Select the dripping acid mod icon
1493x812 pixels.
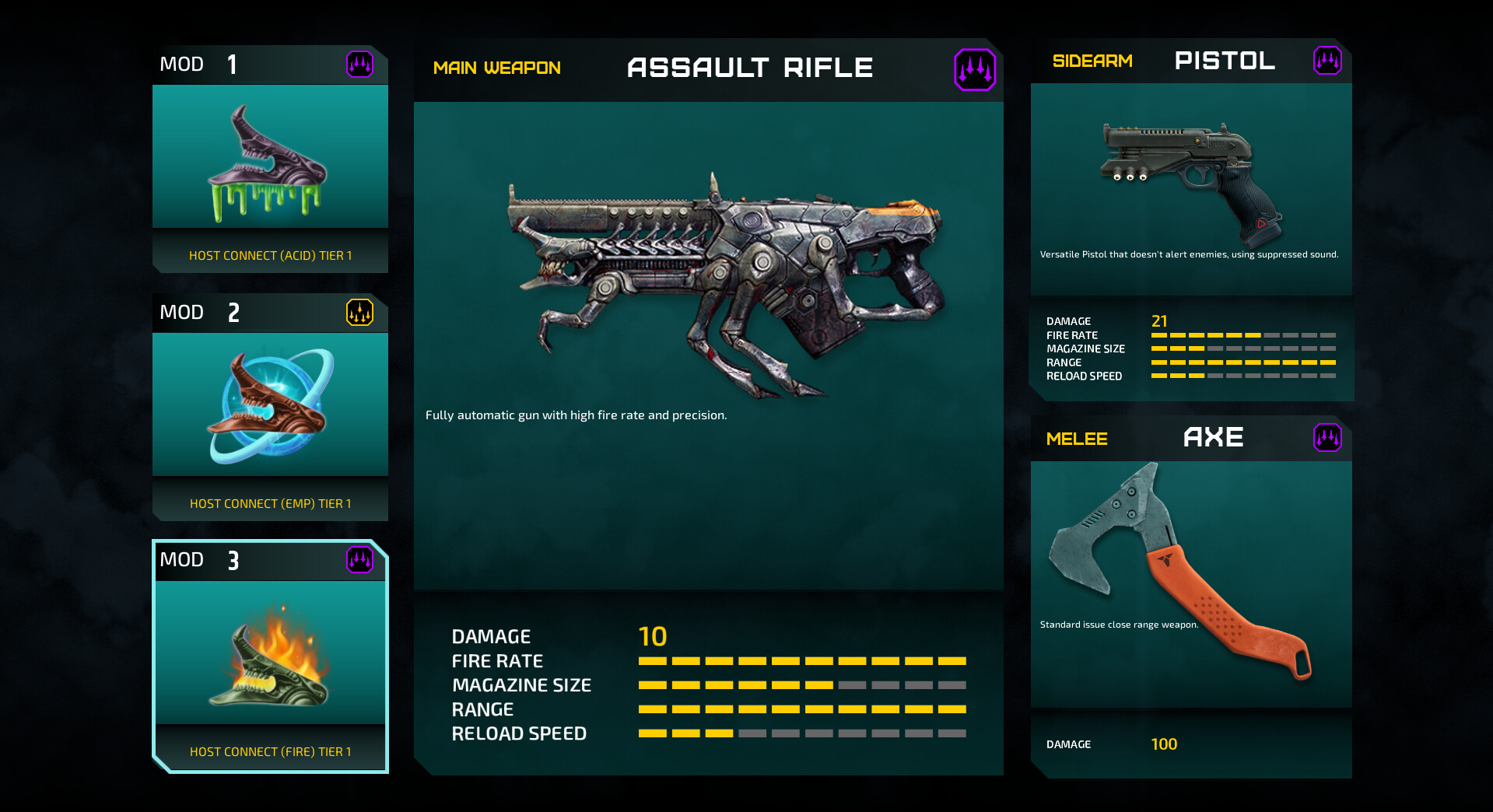[x=270, y=156]
